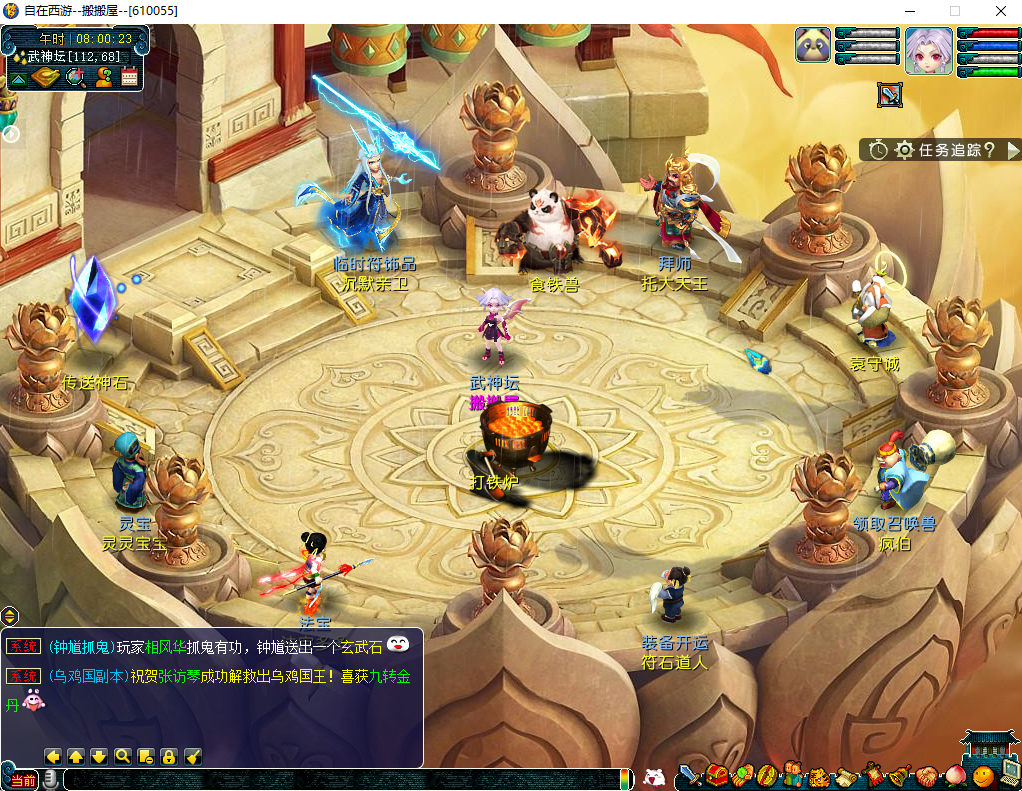The height and width of the screenshot is (791, 1022).
Task: Open the player help question-mark icon
Action: pos(102,77)
